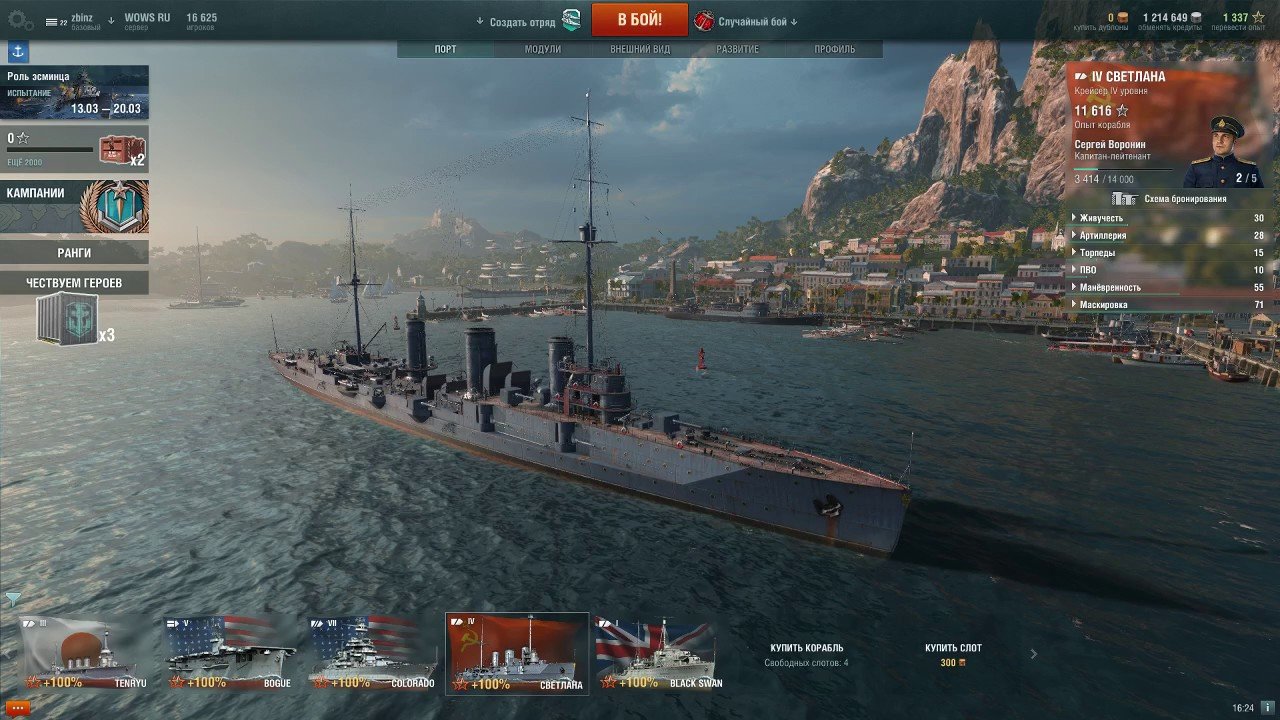Open the Схема бронирования armor layout
Image resolution: width=1280 pixels, height=720 pixels.
(x=1170, y=199)
